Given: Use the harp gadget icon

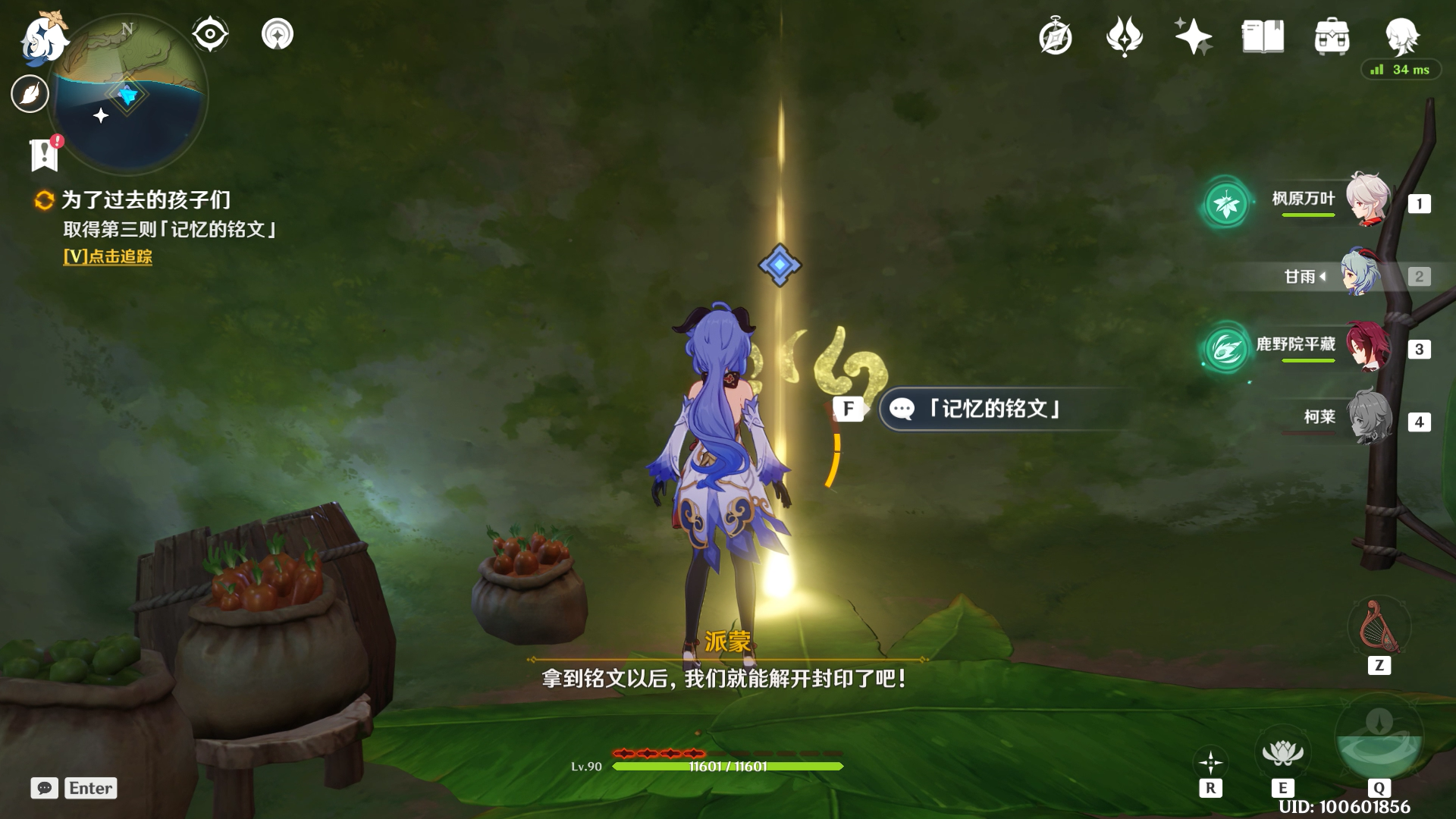Looking at the screenshot, I should click(x=1379, y=626).
